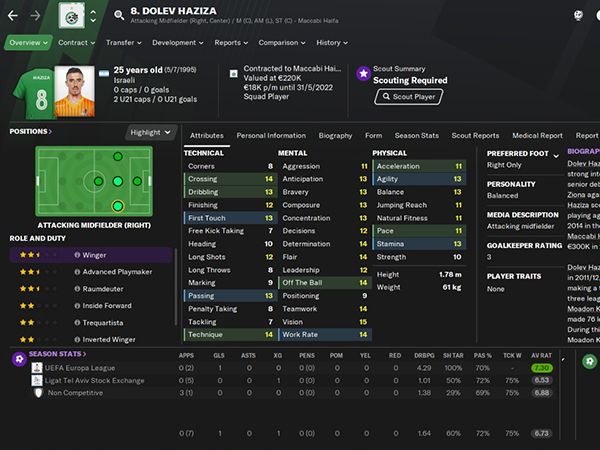This screenshot has height=450, width=600.
Task: Switch to the Scout Reports tab
Action: [x=475, y=135]
